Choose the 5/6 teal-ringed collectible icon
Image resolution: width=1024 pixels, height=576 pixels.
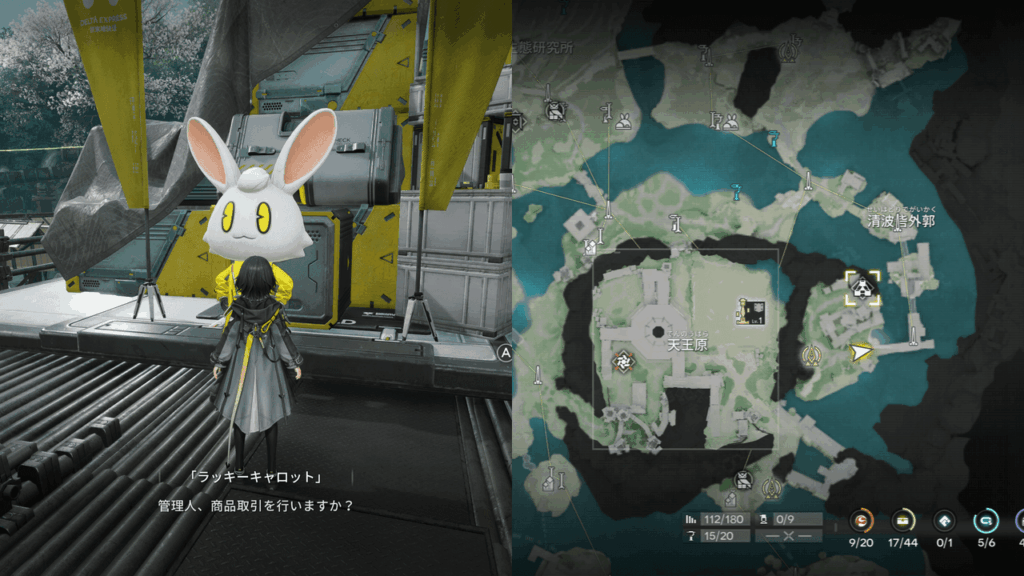(x=985, y=520)
